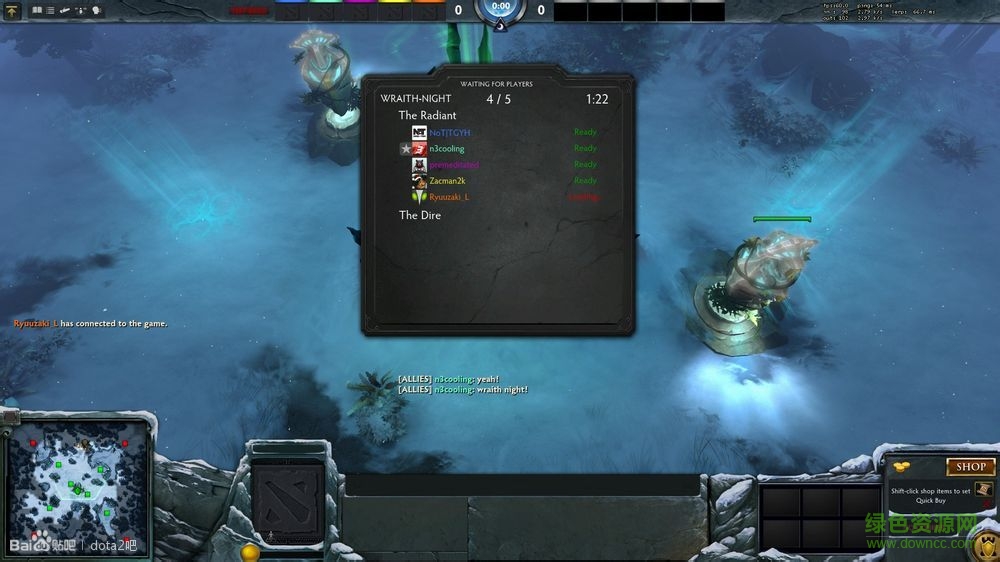The height and width of the screenshot is (562, 1000).
Task: Open the list icon in the top-left toolbar
Action: point(50,10)
